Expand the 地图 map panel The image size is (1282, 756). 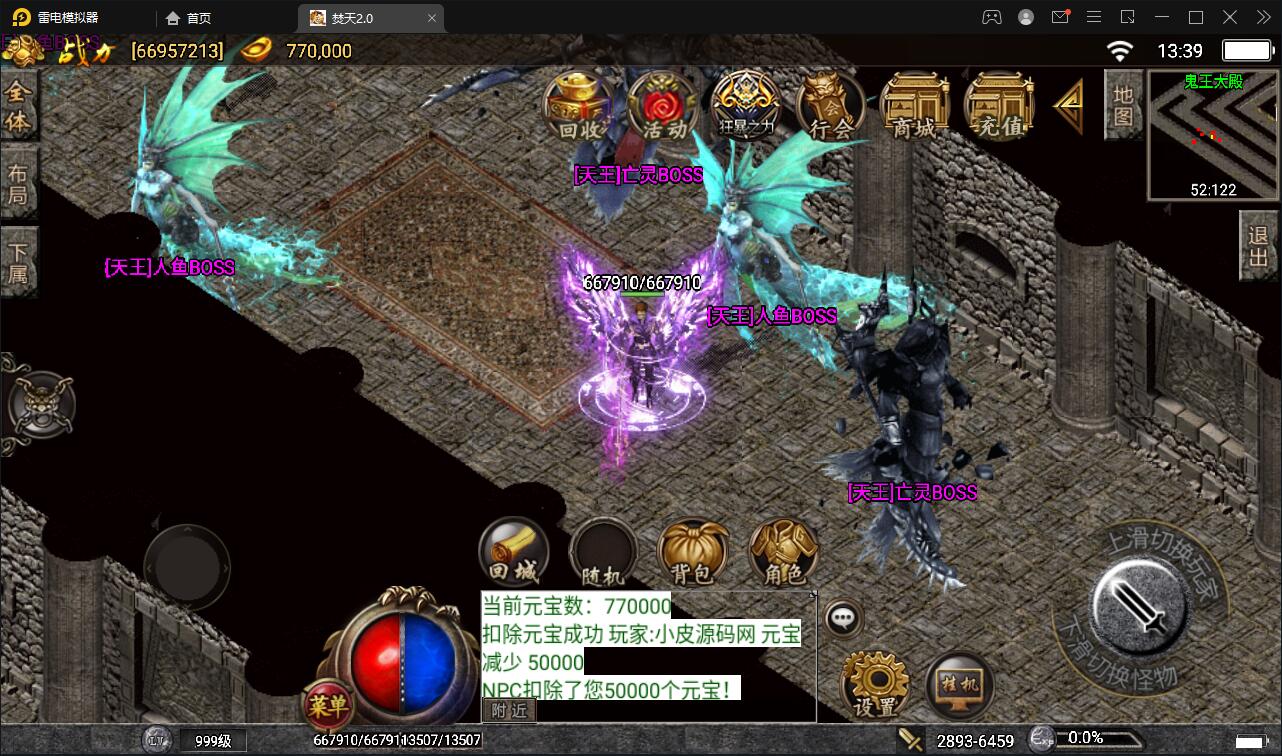pyautogui.click(x=1122, y=106)
